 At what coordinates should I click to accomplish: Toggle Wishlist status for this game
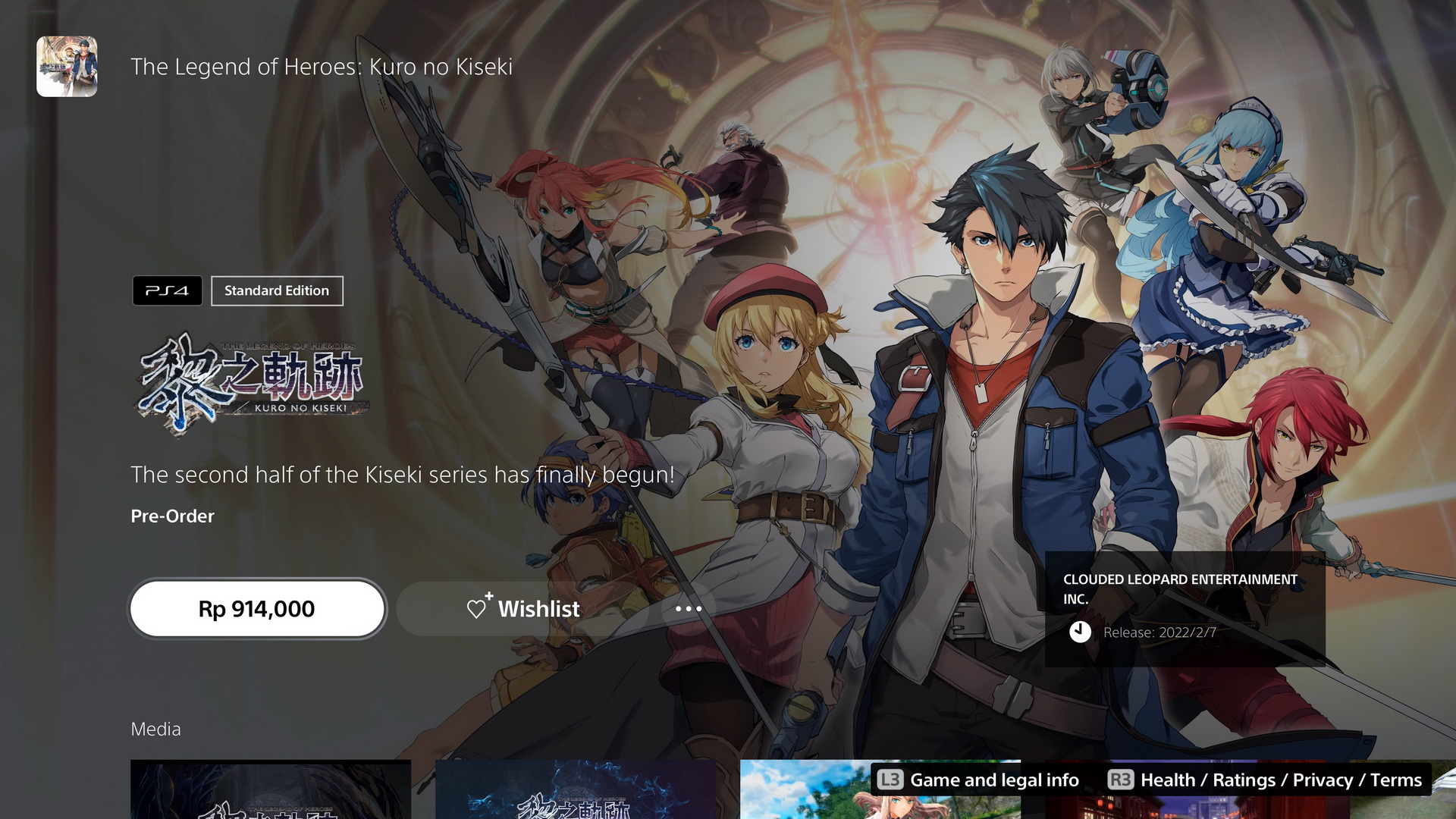(523, 608)
